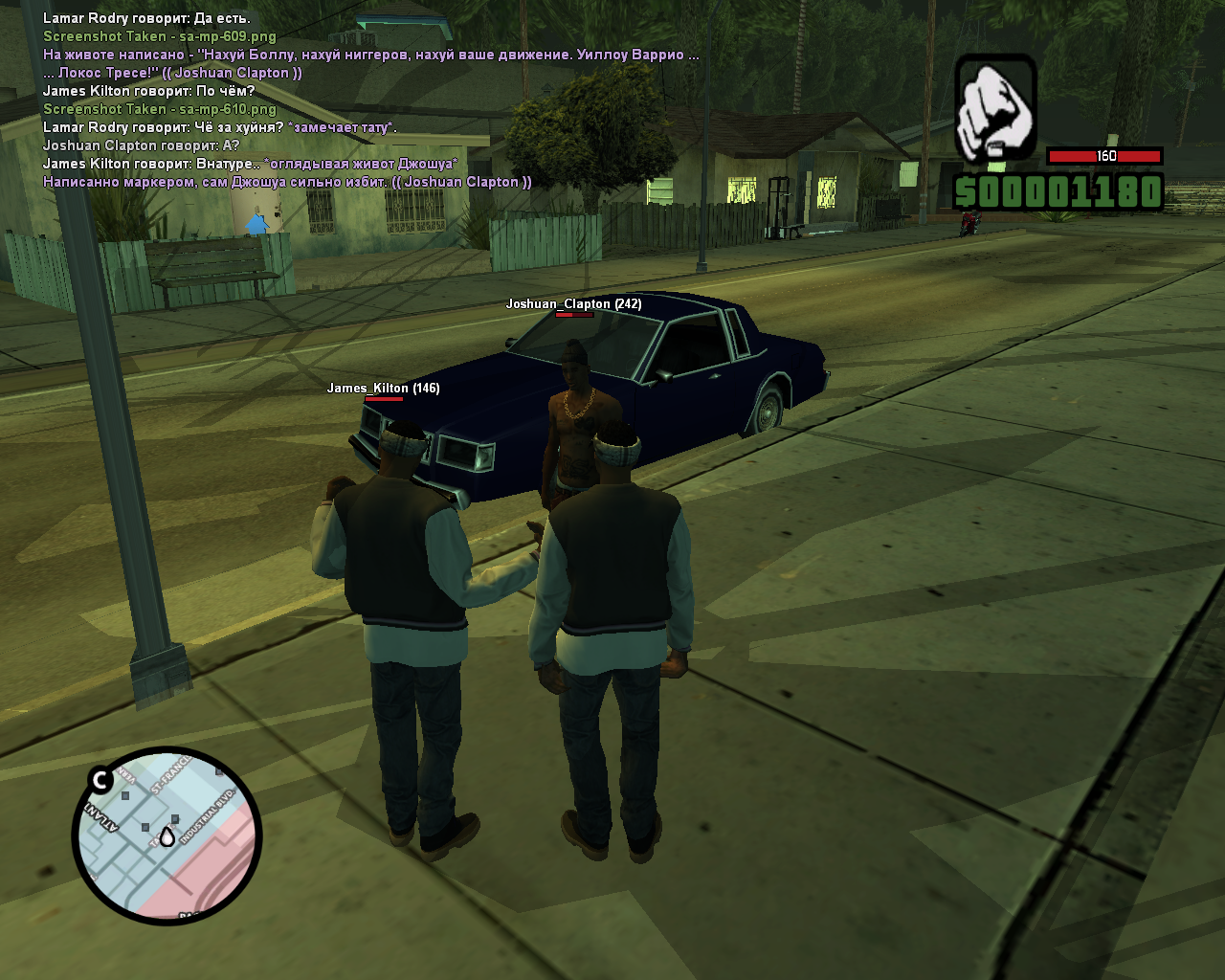Select the C marker on the minimap

coord(100,780)
